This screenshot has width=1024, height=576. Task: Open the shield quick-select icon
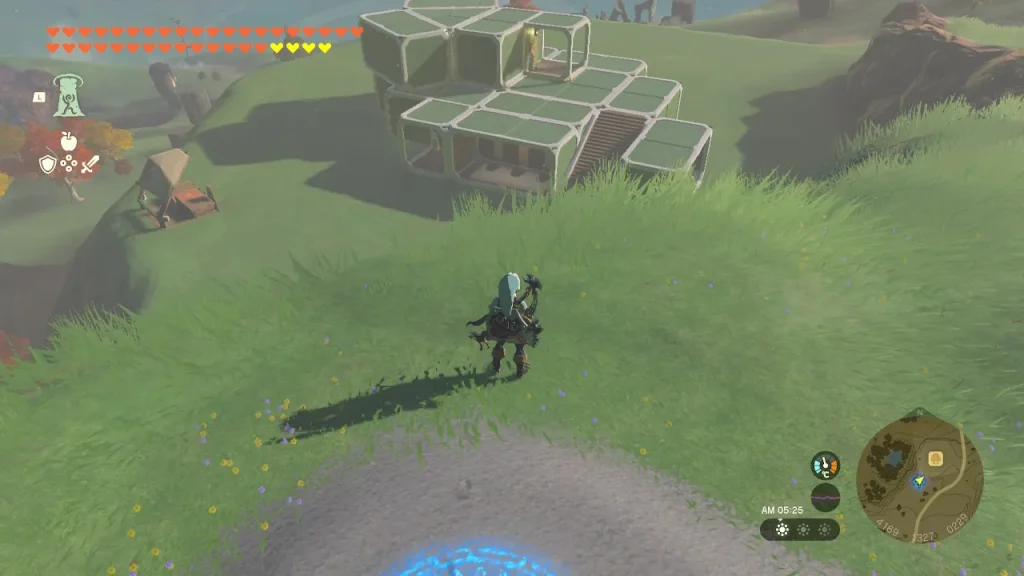[47, 164]
